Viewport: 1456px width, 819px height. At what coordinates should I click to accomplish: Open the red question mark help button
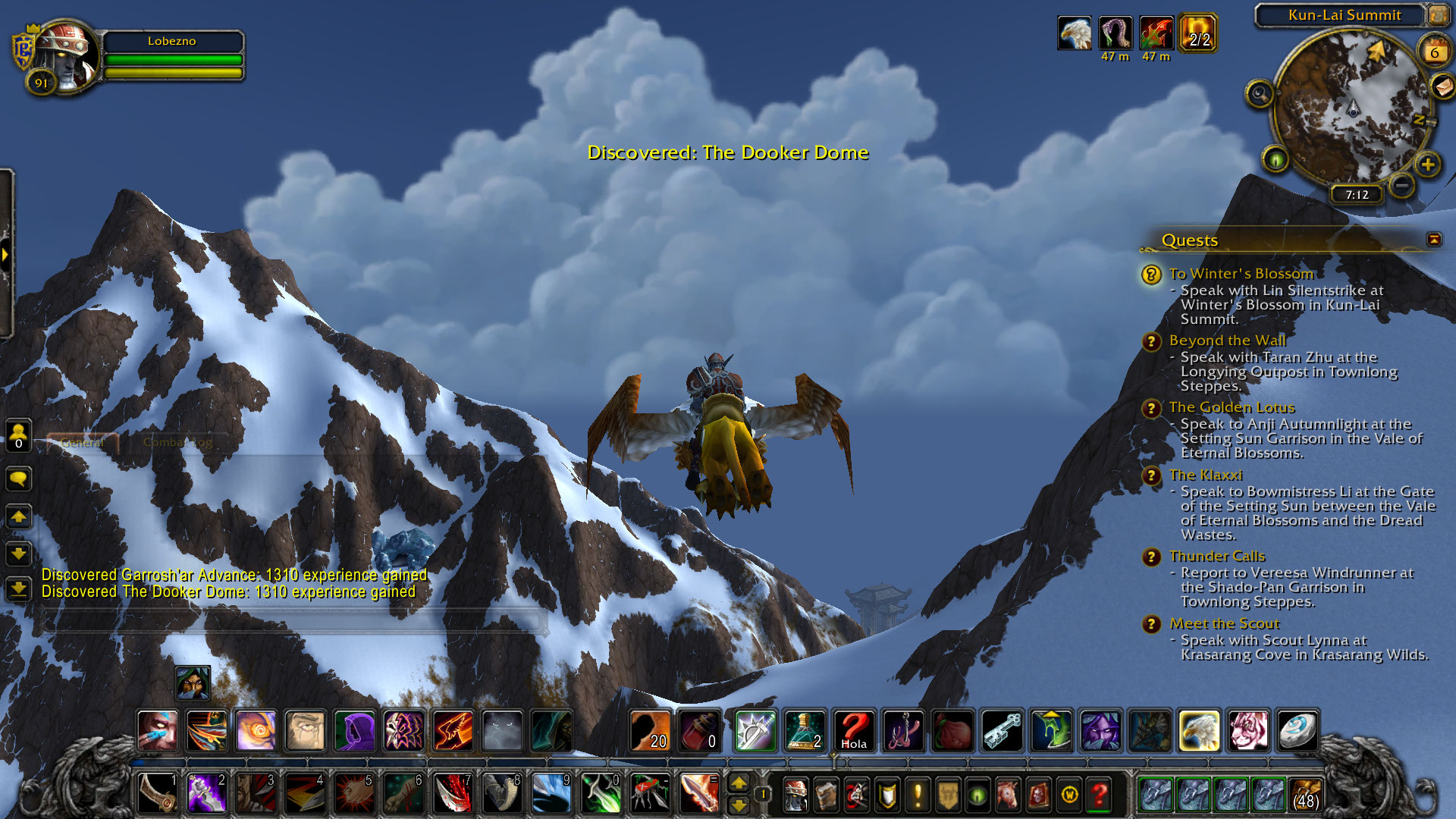[1099, 795]
